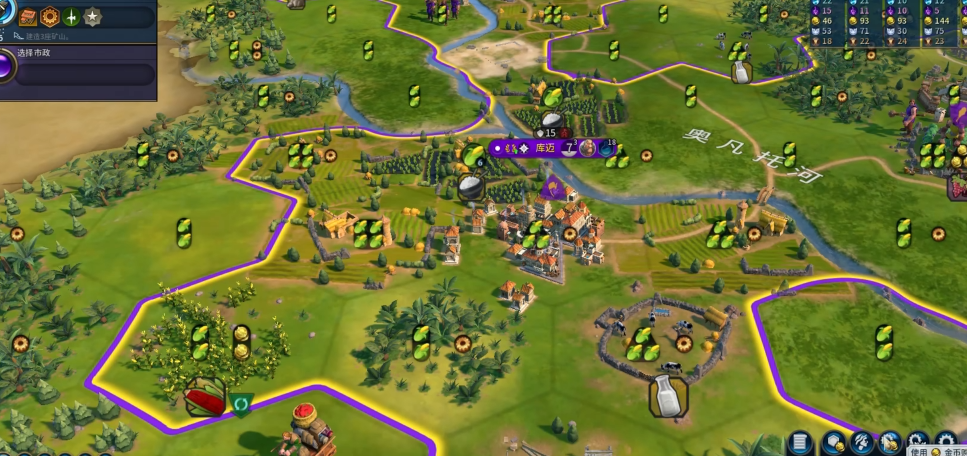The height and width of the screenshot is (456, 967).
Task: Open the 库迈 city banner
Action: (x=546, y=148)
